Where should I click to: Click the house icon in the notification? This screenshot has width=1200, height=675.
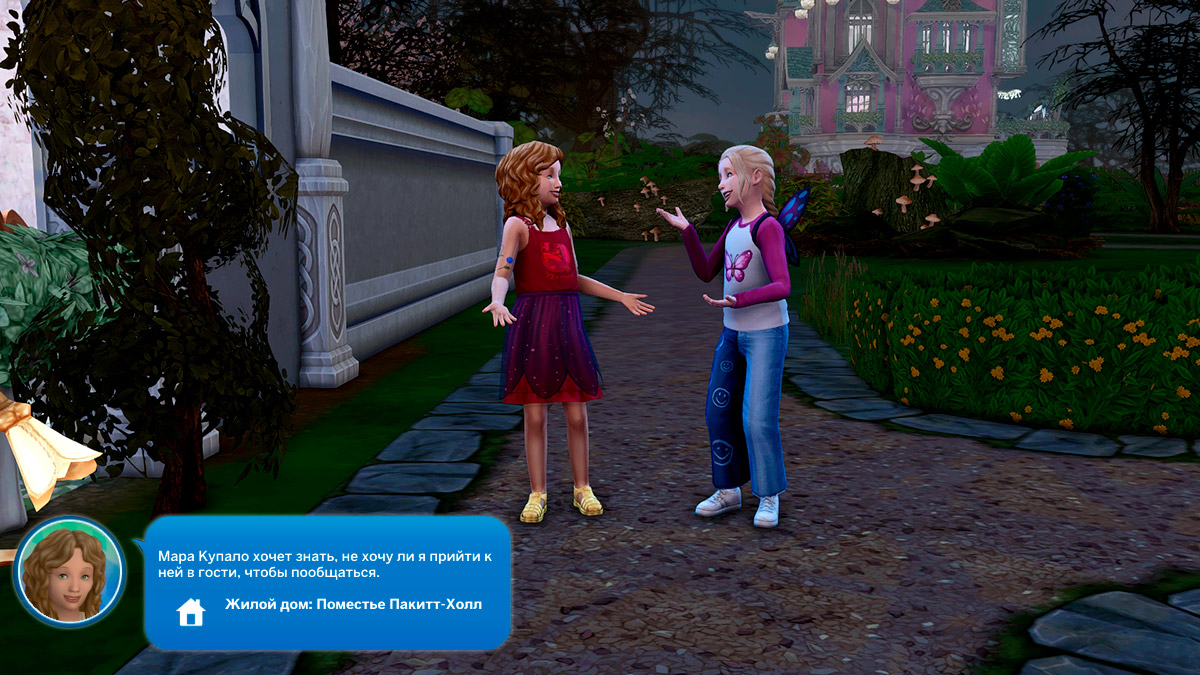(190, 611)
